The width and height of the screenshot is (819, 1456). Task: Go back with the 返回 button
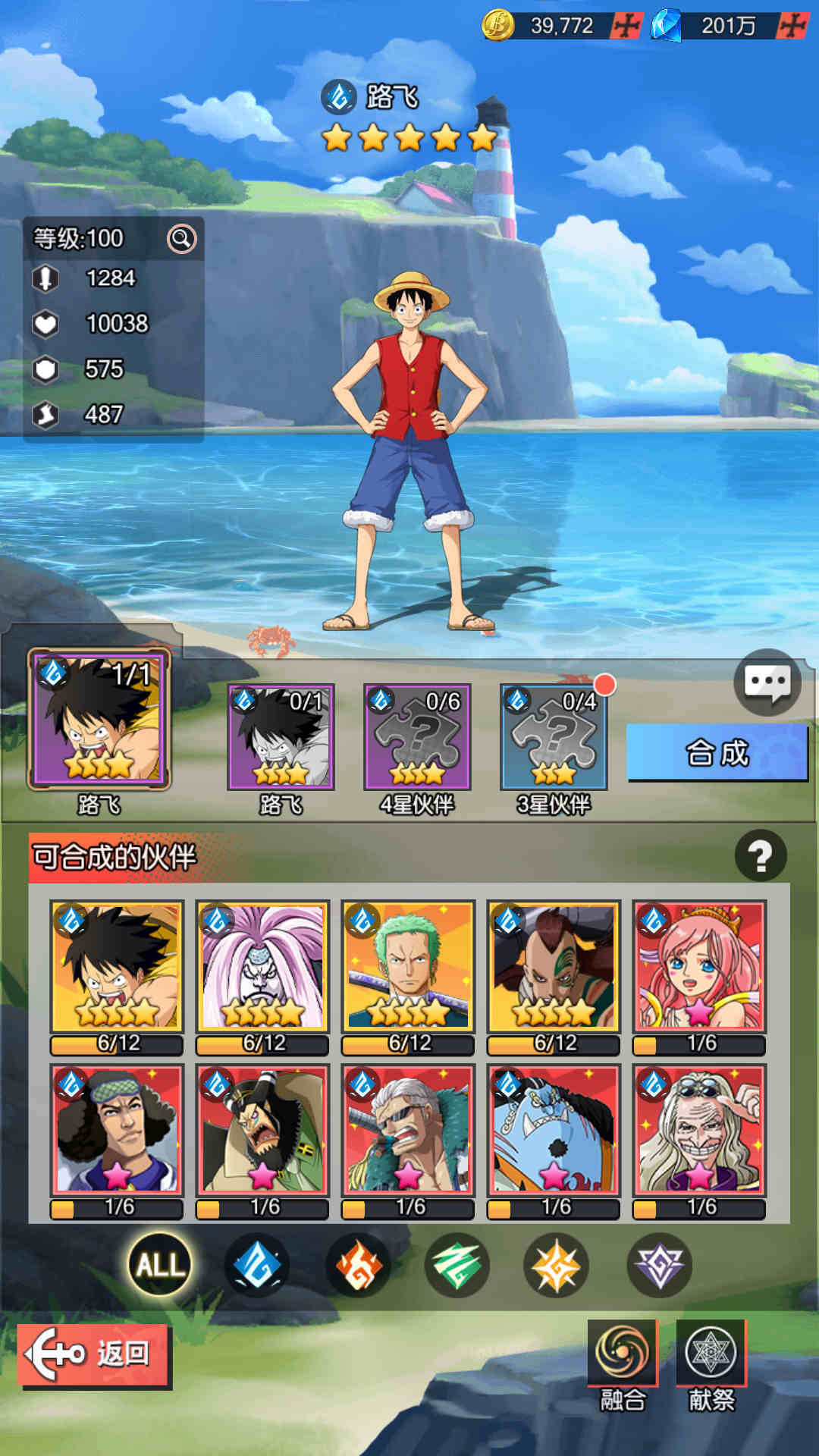(93, 1354)
